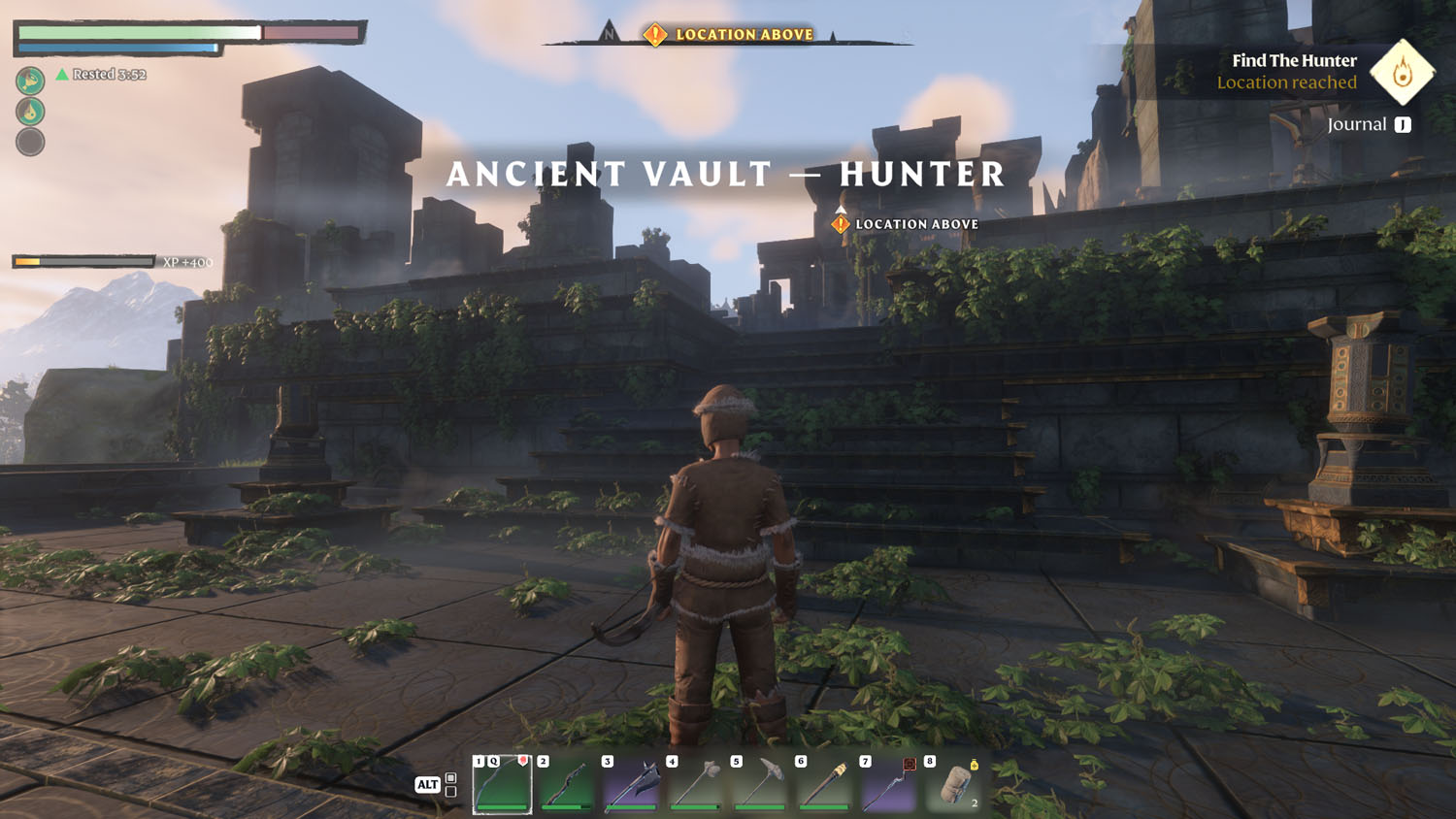Image resolution: width=1456 pixels, height=819 pixels.
Task: Inspect the Rested buff status
Action: pyautogui.click(x=102, y=75)
